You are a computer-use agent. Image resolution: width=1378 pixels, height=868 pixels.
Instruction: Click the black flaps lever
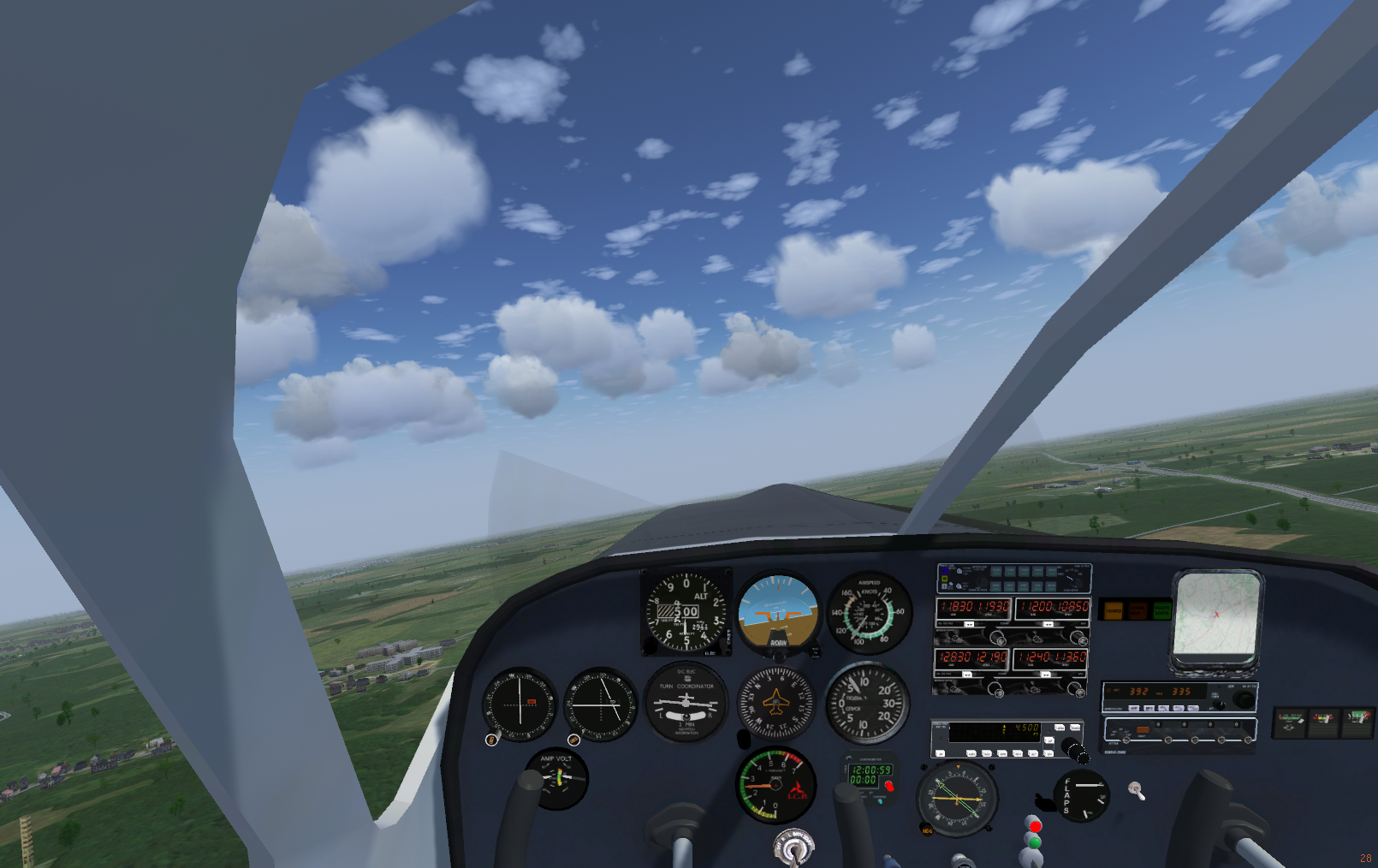(x=1043, y=802)
